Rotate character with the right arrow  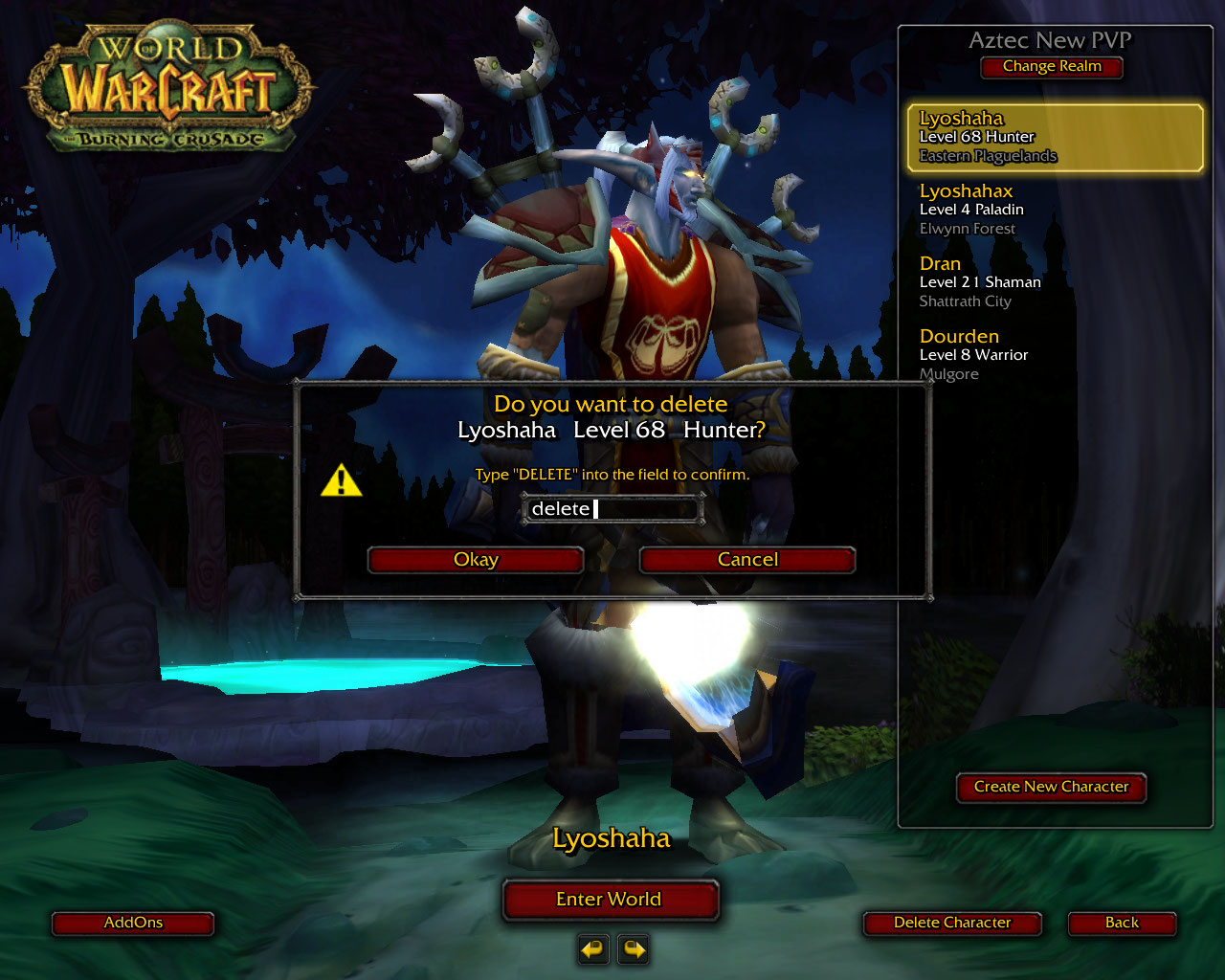[634, 949]
